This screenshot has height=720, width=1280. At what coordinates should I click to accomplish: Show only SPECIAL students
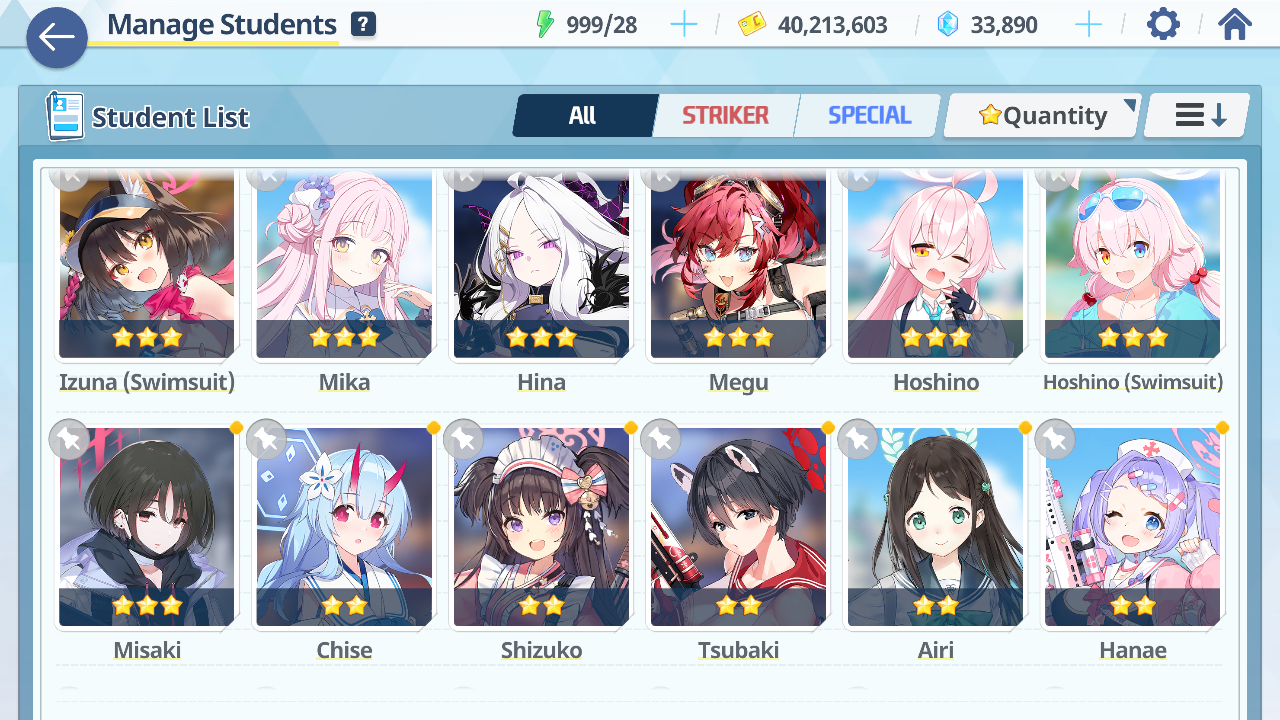click(869, 116)
